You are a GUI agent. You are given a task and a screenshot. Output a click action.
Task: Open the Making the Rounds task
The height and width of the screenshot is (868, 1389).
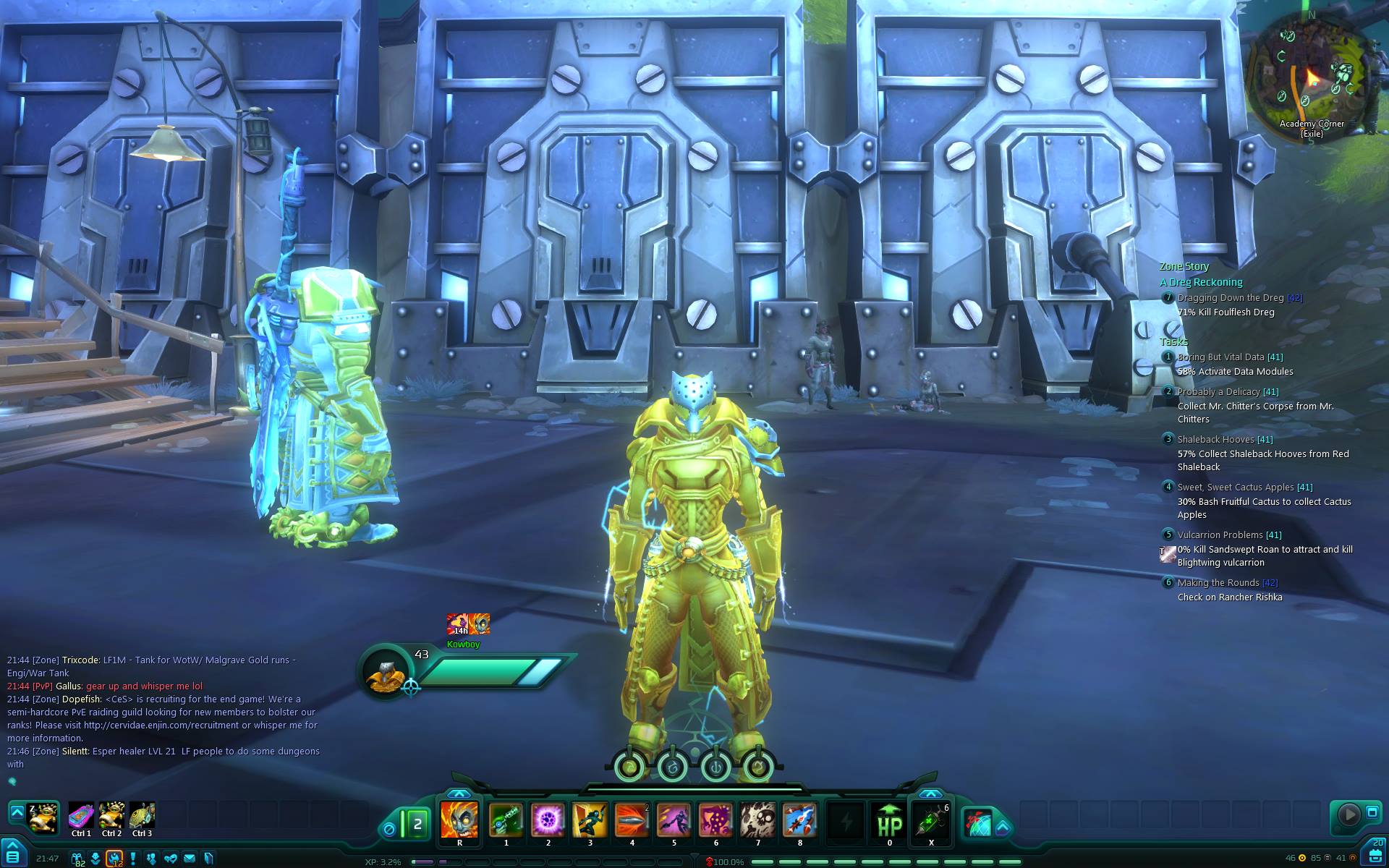pos(1218,583)
